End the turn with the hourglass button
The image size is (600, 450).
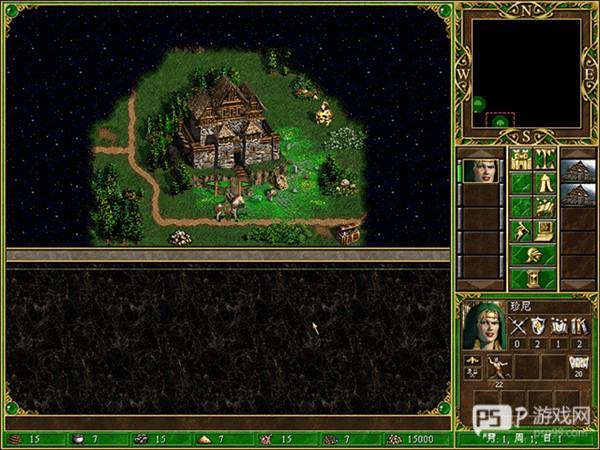(533, 279)
